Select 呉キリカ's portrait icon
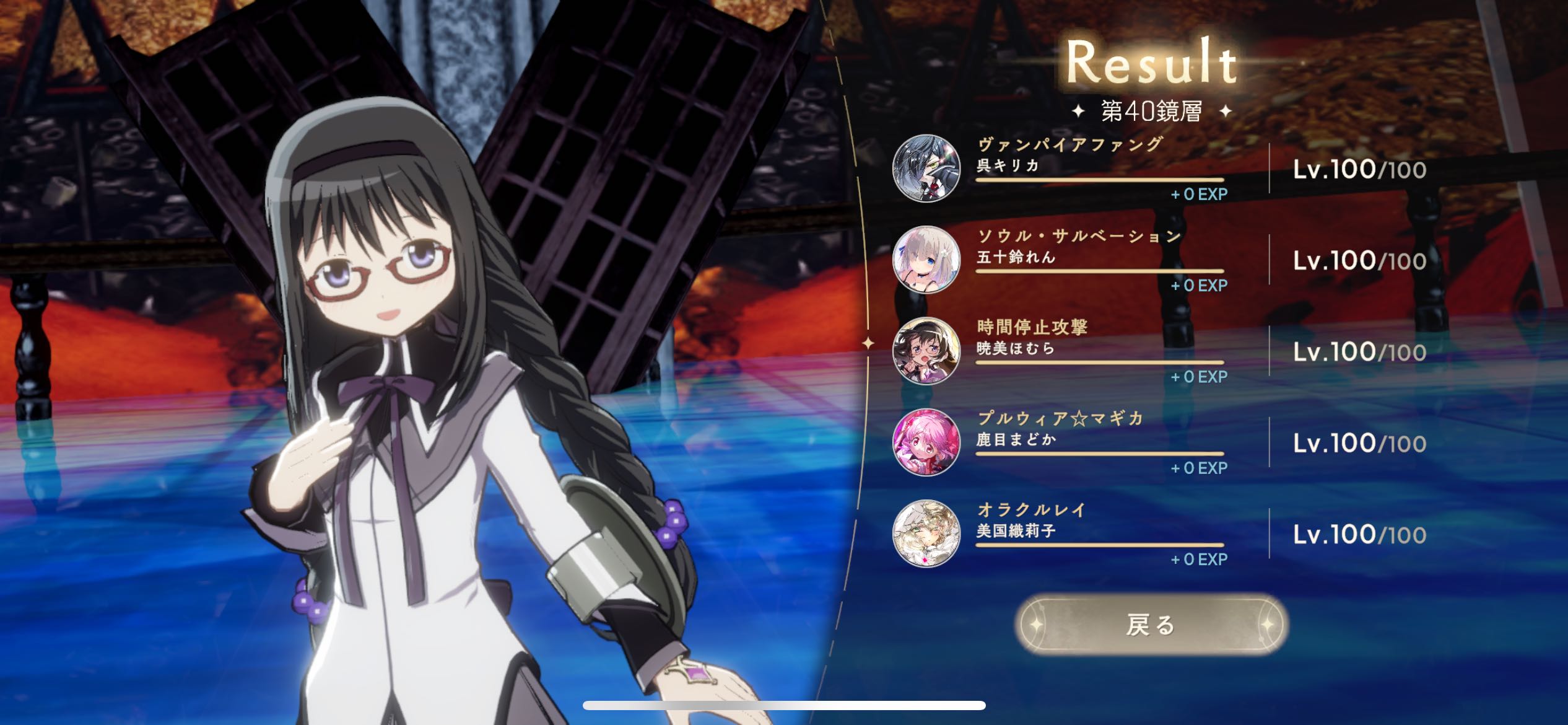Image resolution: width=1568 pixels, height=725 pixels. pyautogui.click(x=926, y=169)
